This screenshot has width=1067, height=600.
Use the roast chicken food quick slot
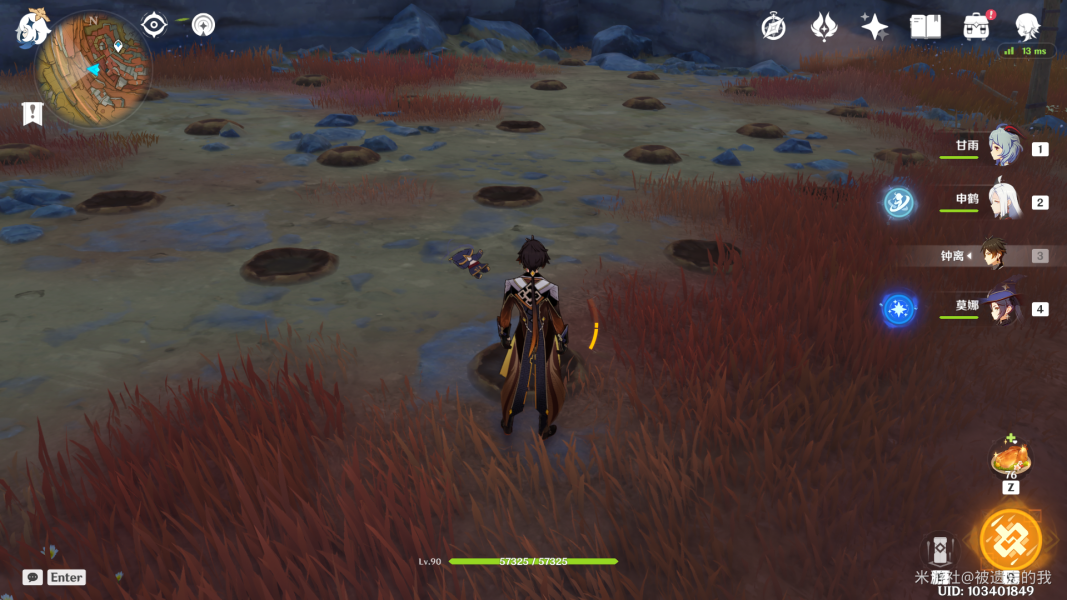[1010, 460]
